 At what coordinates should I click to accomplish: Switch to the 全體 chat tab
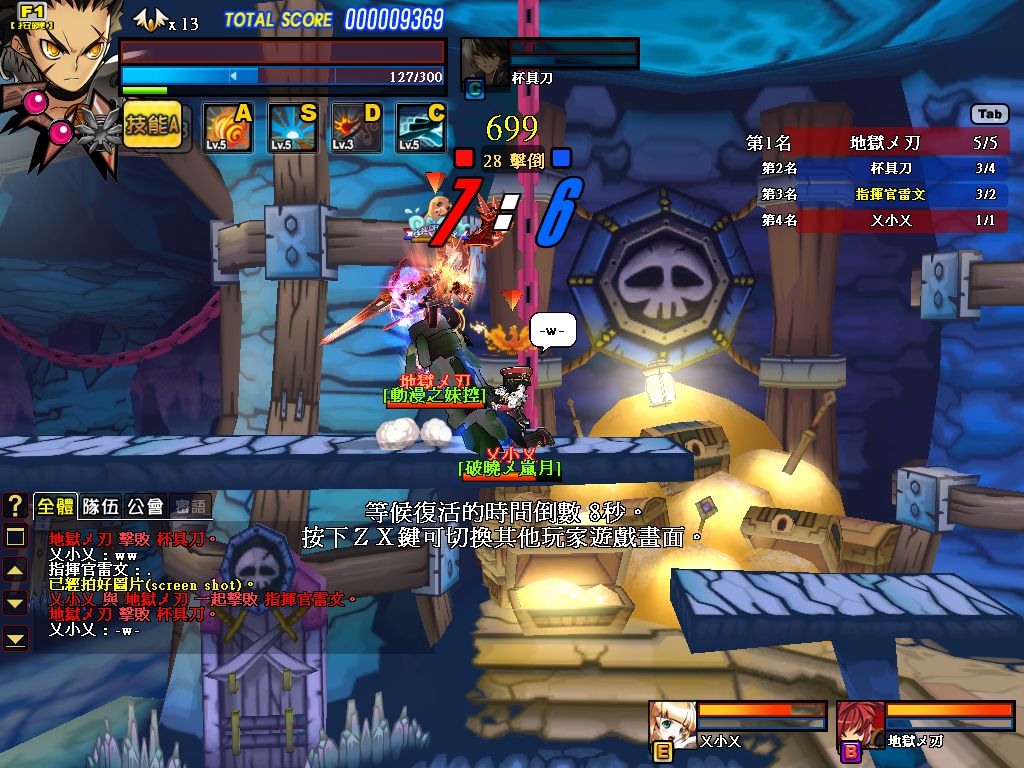[55, 506]
